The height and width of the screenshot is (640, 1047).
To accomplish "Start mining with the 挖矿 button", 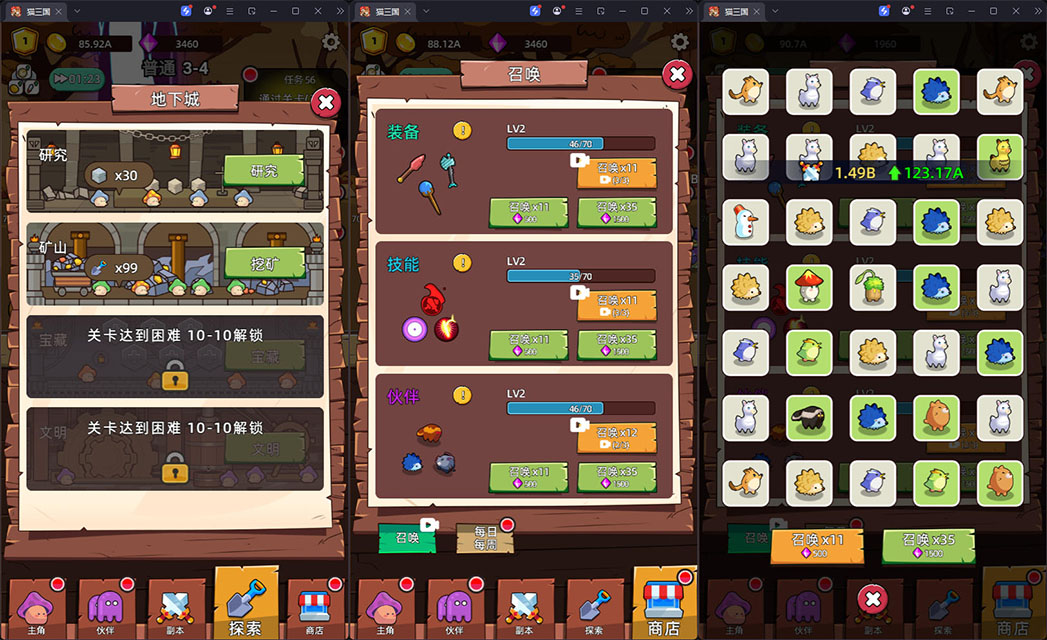I will tap(263, 263).
